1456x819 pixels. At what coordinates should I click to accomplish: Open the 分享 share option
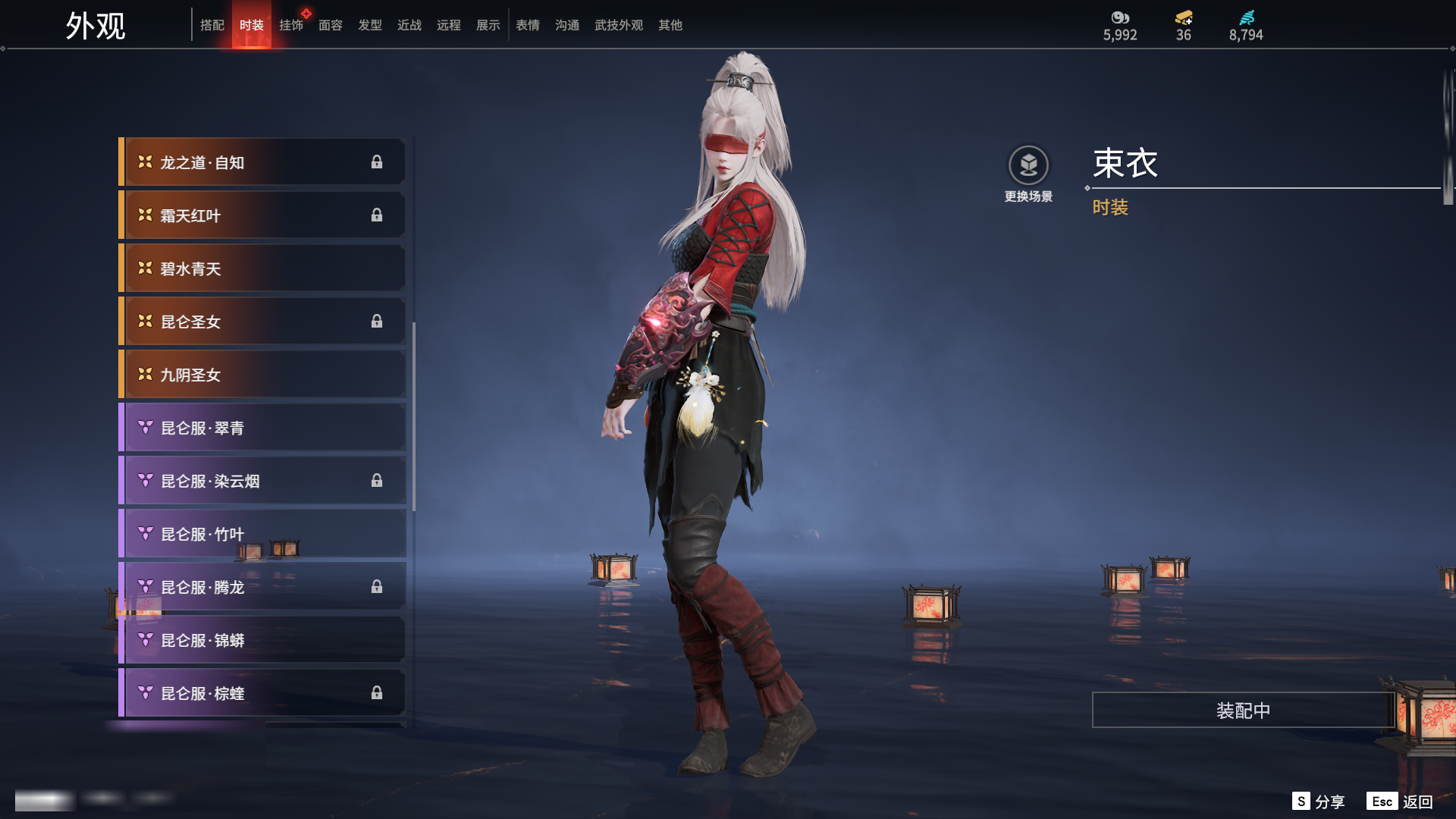click(x=1319, y=802)
